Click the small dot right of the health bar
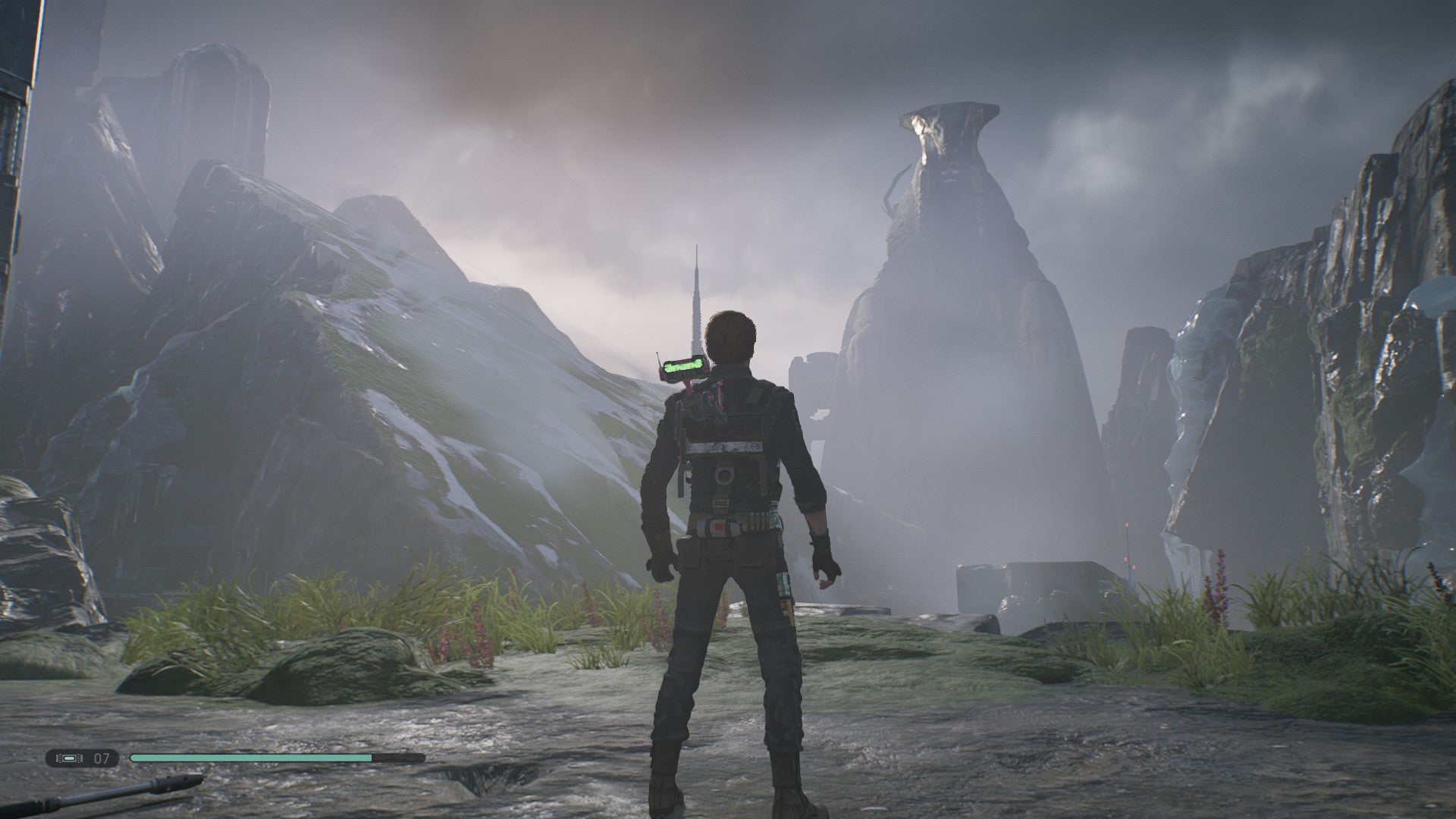The height and width of the screenshot is (819, 1456). [x=431, y=759]
